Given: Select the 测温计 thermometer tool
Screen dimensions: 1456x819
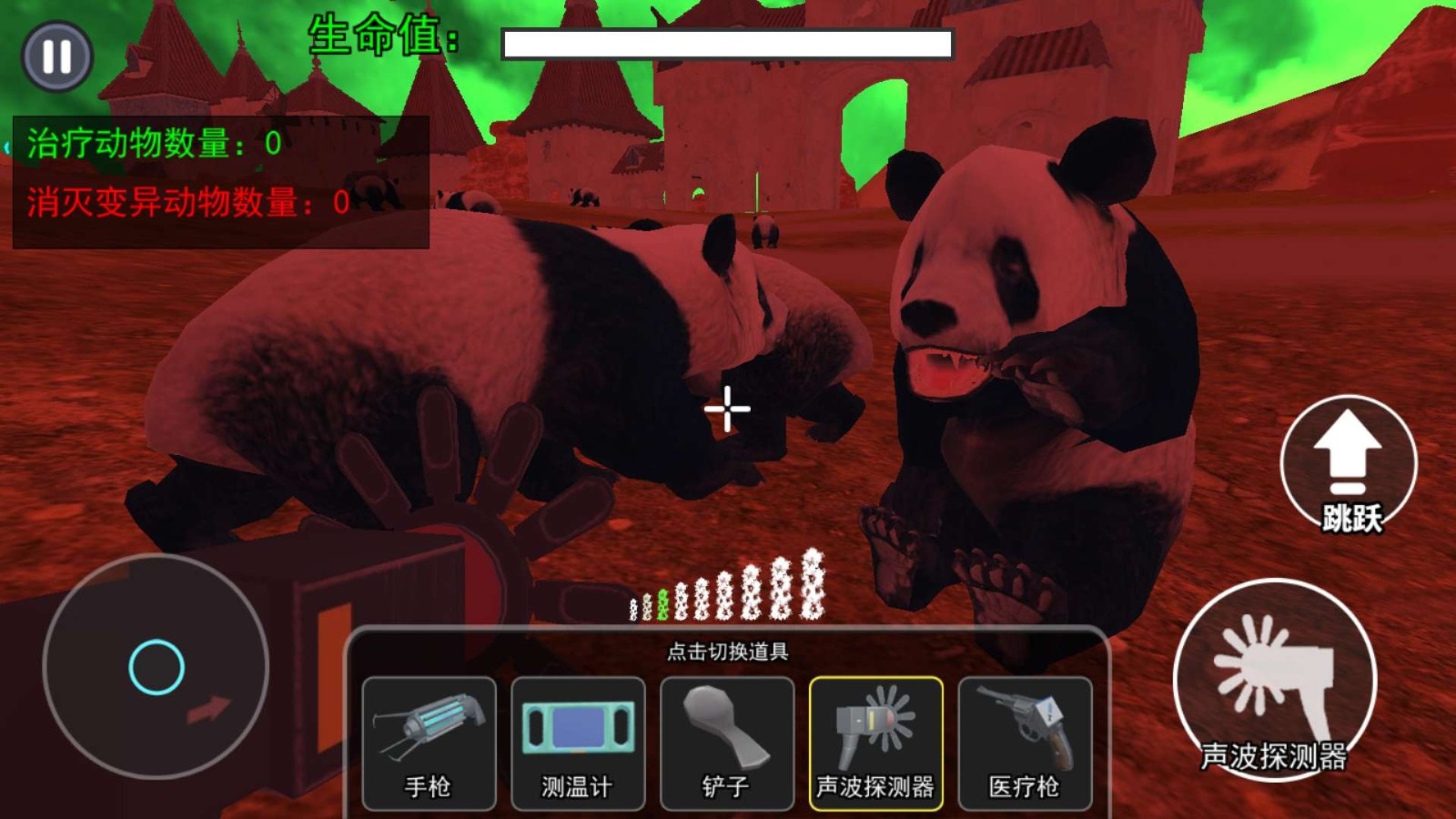Looking at the screenshot, I should click(x=578, y=739).
